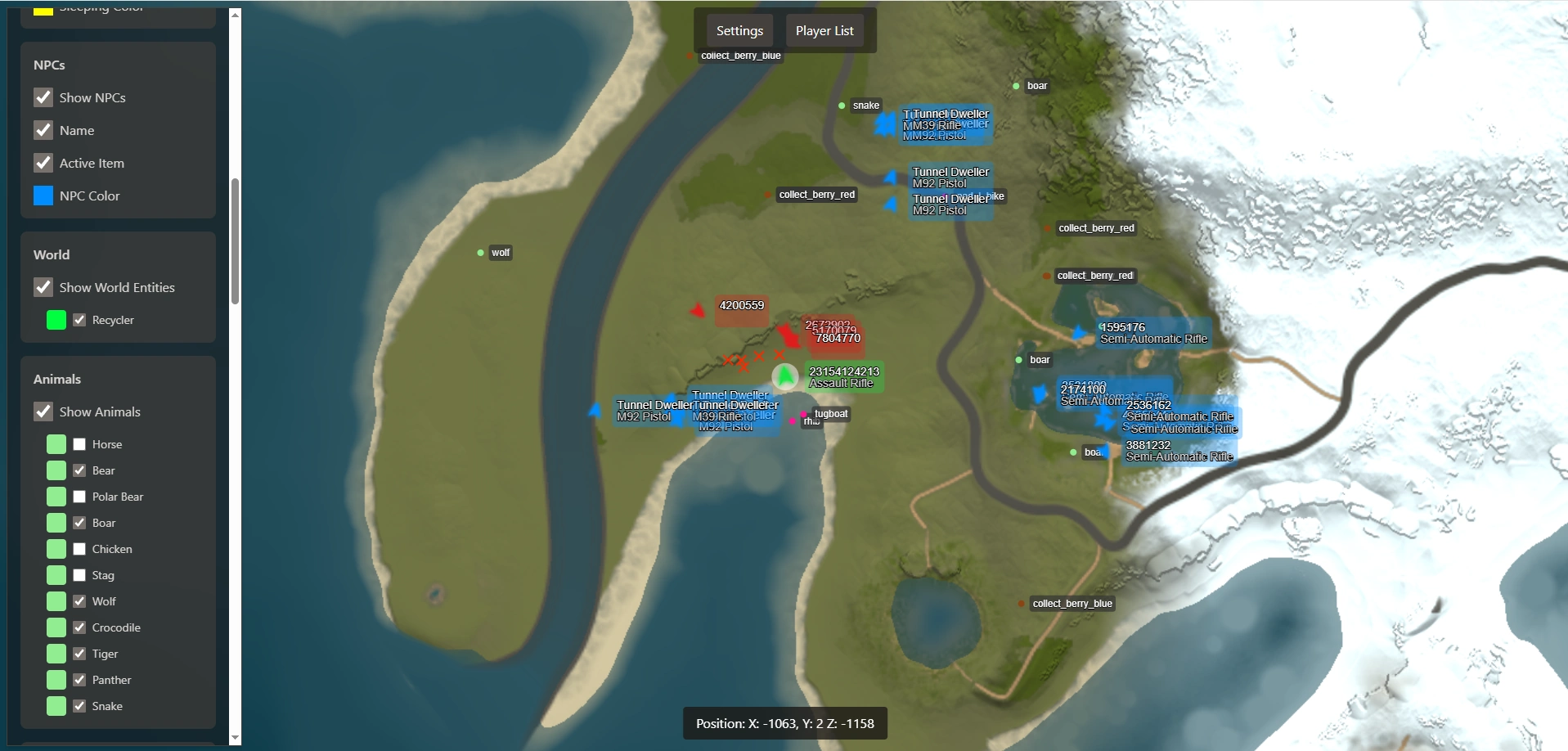The width and height of the screenshot is (1568, 751).
Task: Toggle NPC Active Item display
Action: pyautogui.click(x=43, y=163)
